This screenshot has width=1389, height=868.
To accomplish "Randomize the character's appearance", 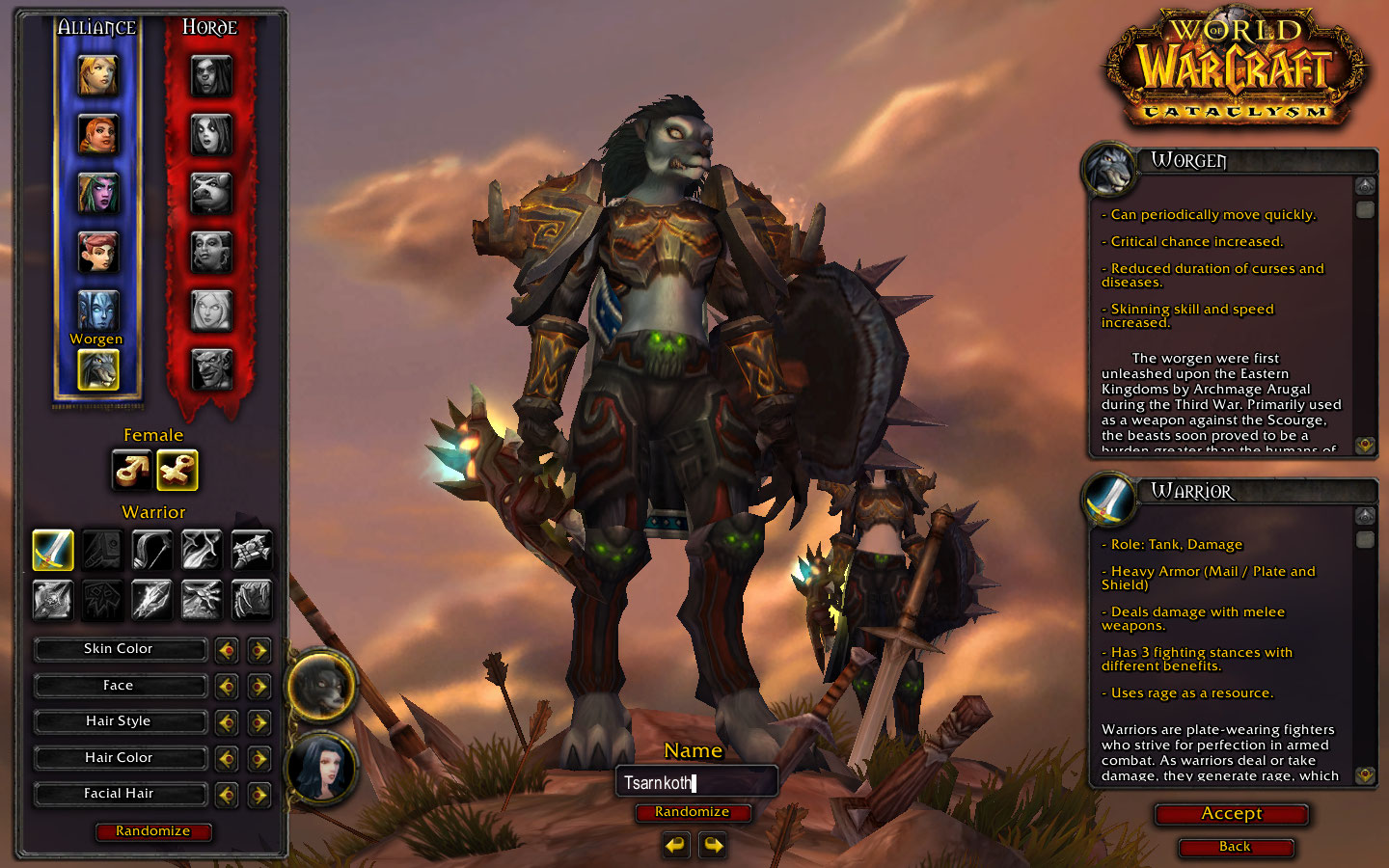I will point(152,831).
